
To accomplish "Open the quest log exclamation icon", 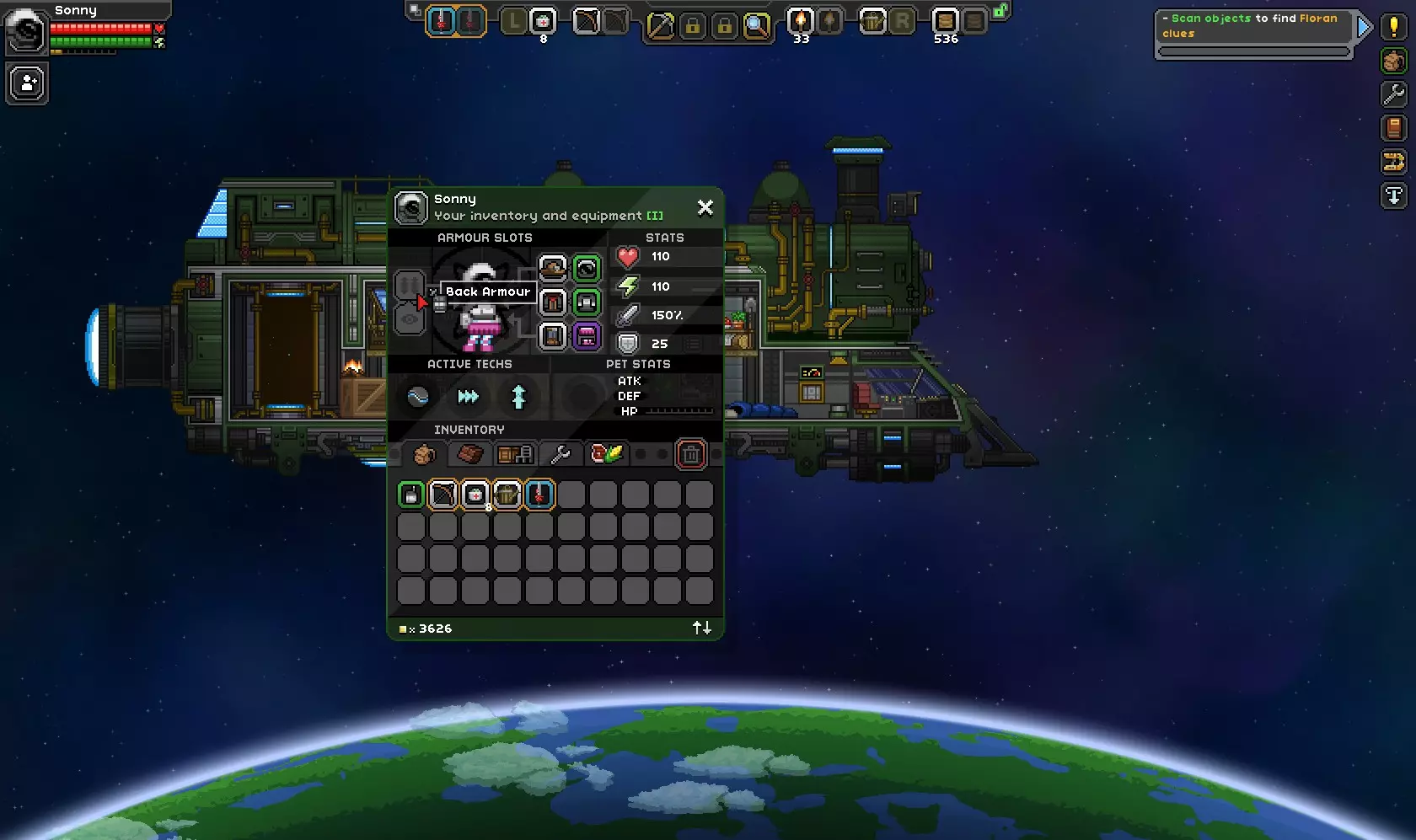I will pos(1393,27).
